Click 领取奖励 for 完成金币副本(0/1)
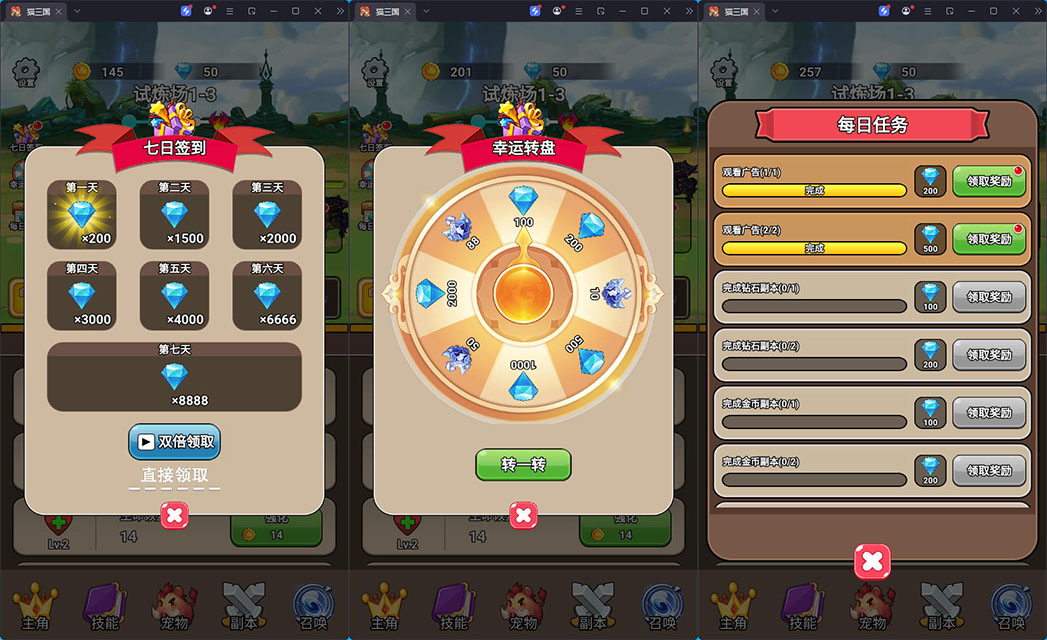 pyautogui.click(x=989, y=412)
